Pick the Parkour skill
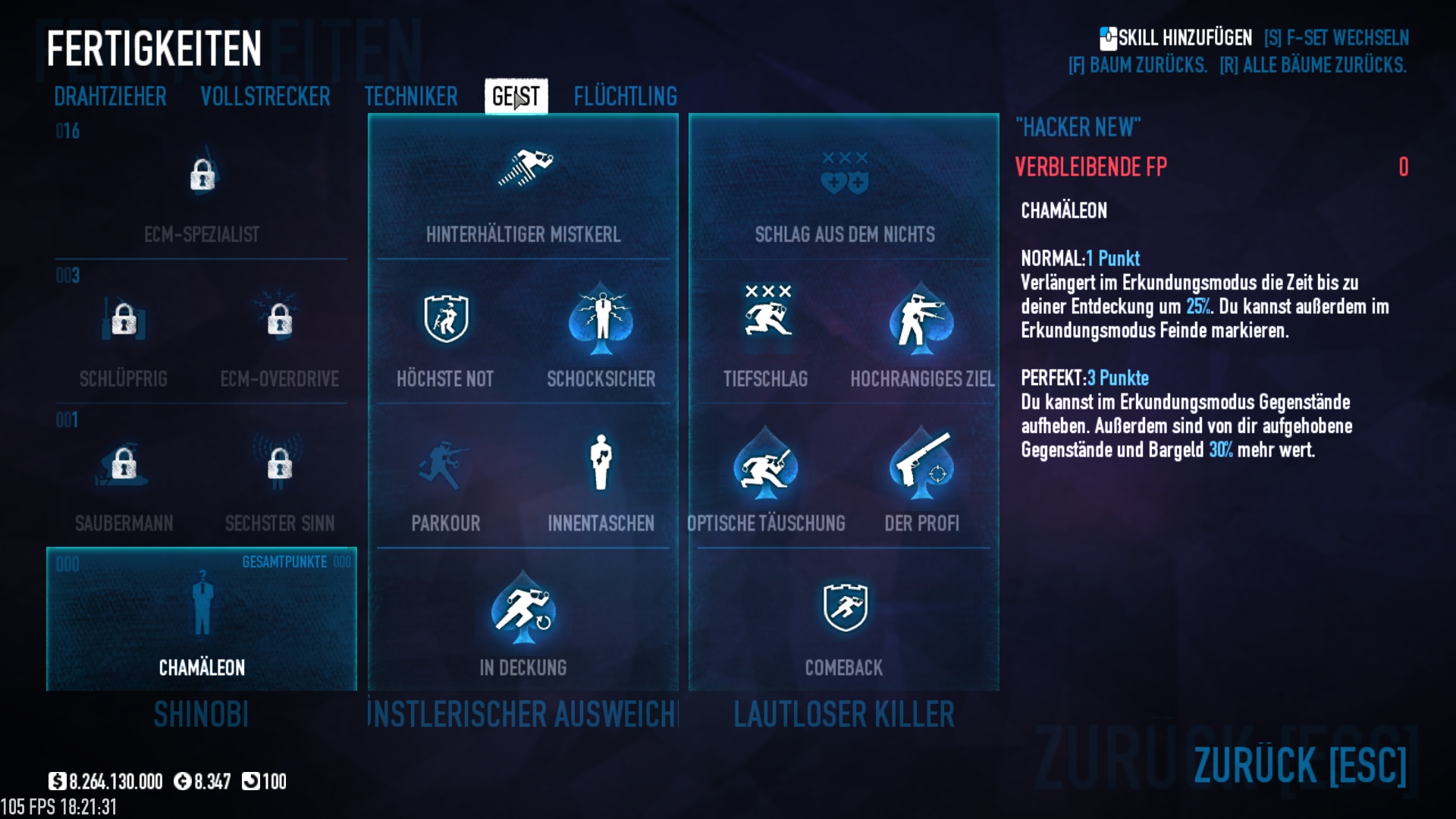The width and height of the screenshot is (1456, 819). click(x=445, y=478)
